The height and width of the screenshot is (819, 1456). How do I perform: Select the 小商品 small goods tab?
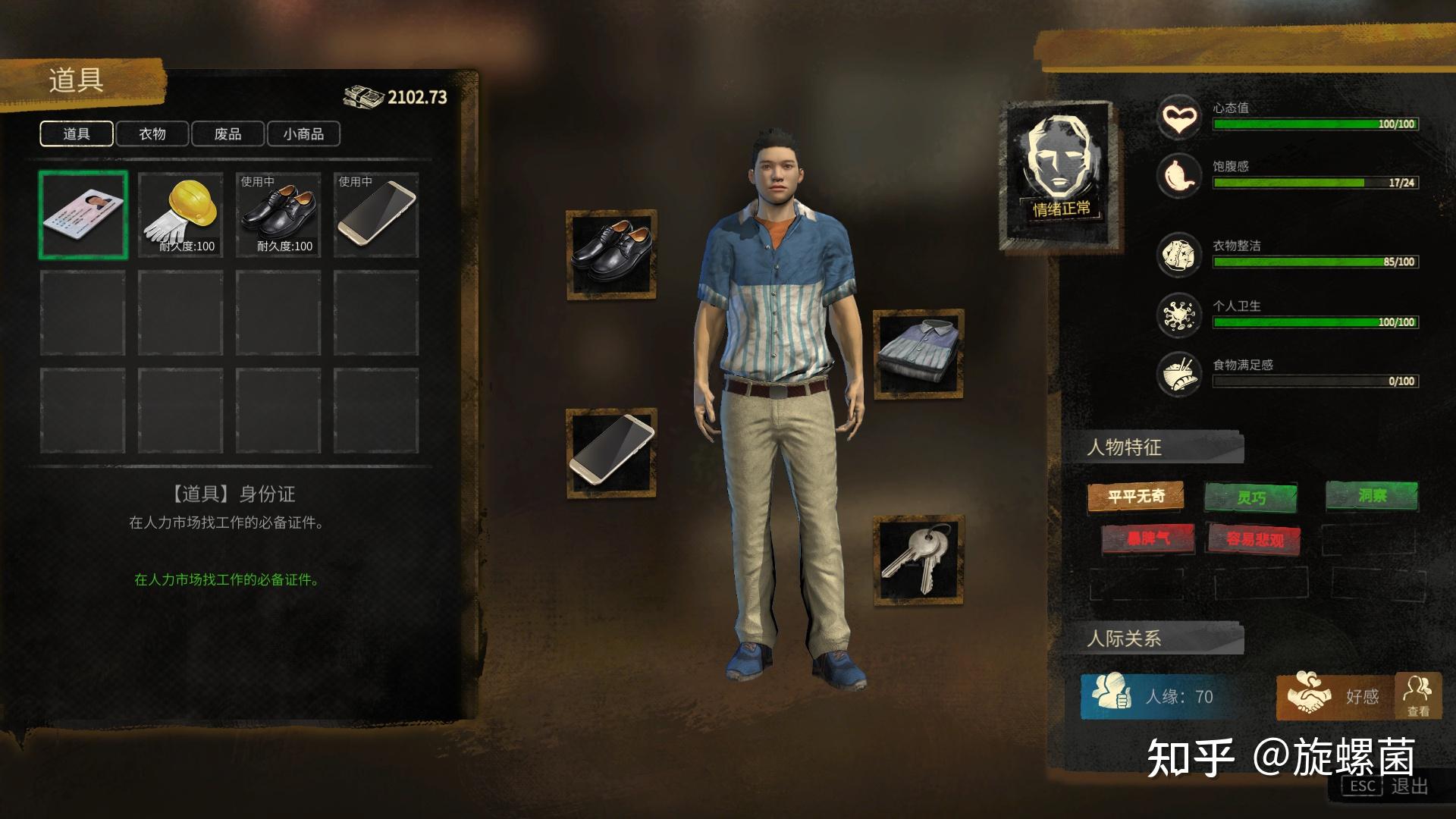click(x=303, y=134)
